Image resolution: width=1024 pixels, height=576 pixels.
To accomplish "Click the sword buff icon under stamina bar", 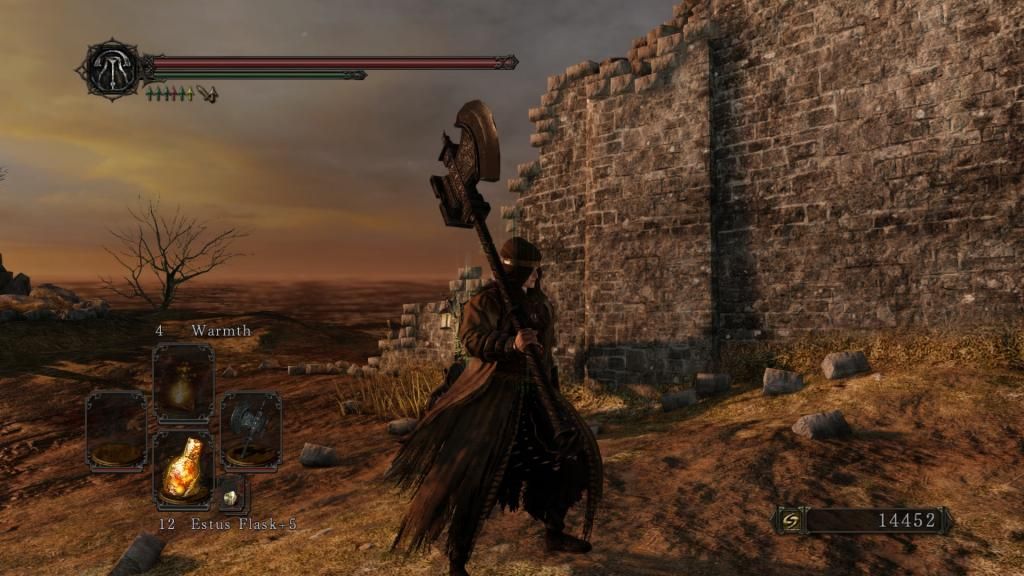I will (208, 94).
